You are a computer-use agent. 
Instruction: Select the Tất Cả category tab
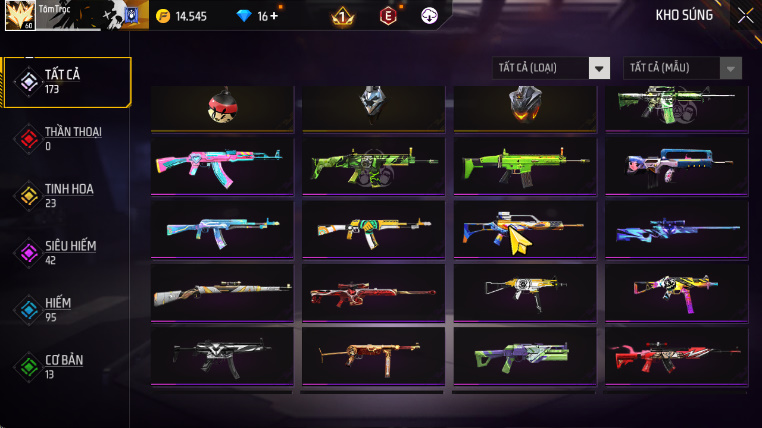coord(68,81)
